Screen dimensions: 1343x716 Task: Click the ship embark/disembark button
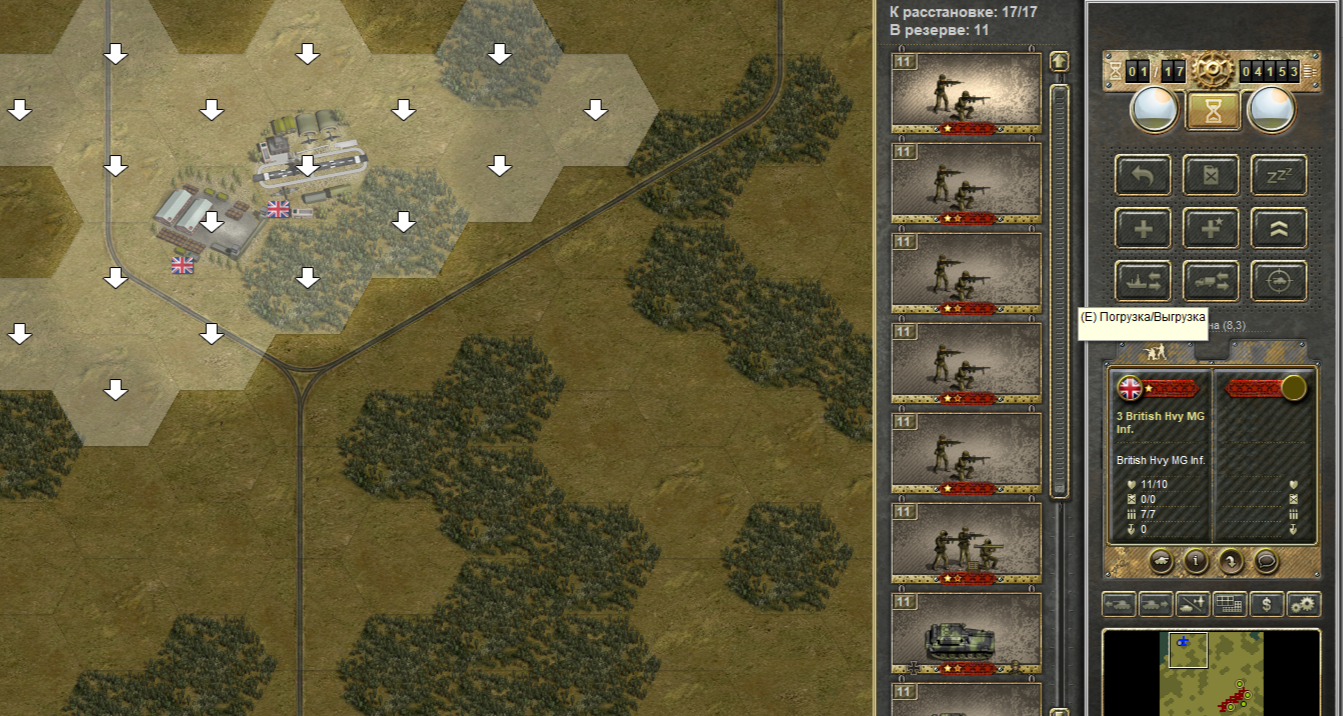point(1143,281)
